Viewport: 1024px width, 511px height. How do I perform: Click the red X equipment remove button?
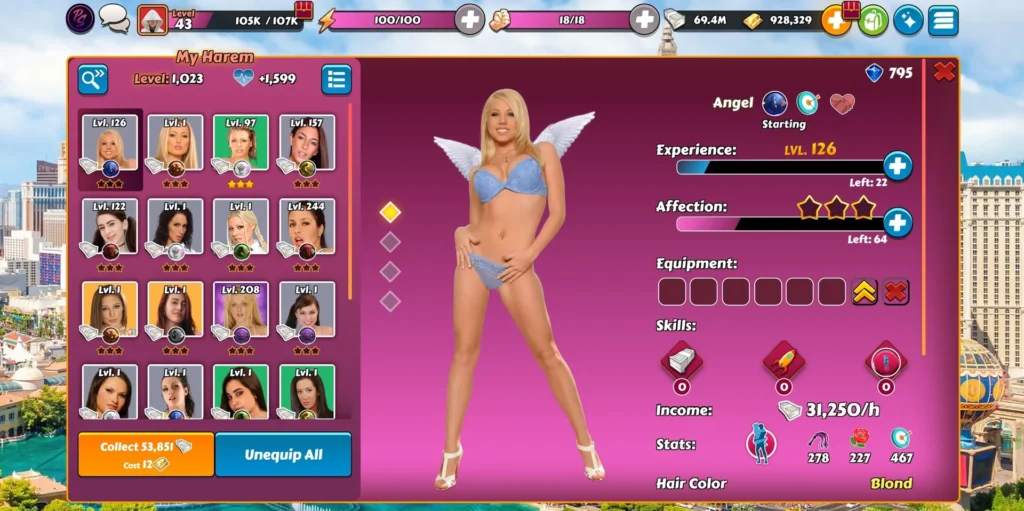tap(896, 292)
